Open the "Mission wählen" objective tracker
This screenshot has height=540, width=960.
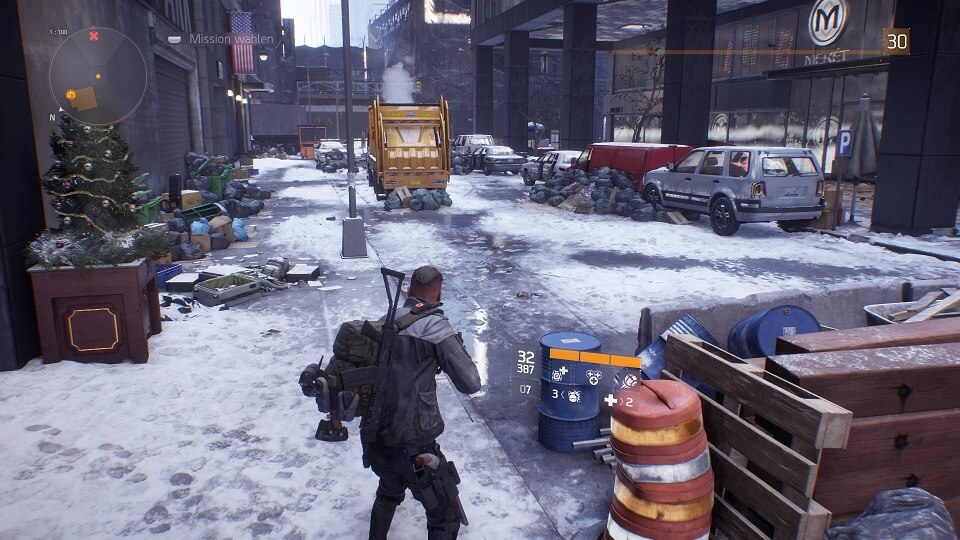point(212,39)
